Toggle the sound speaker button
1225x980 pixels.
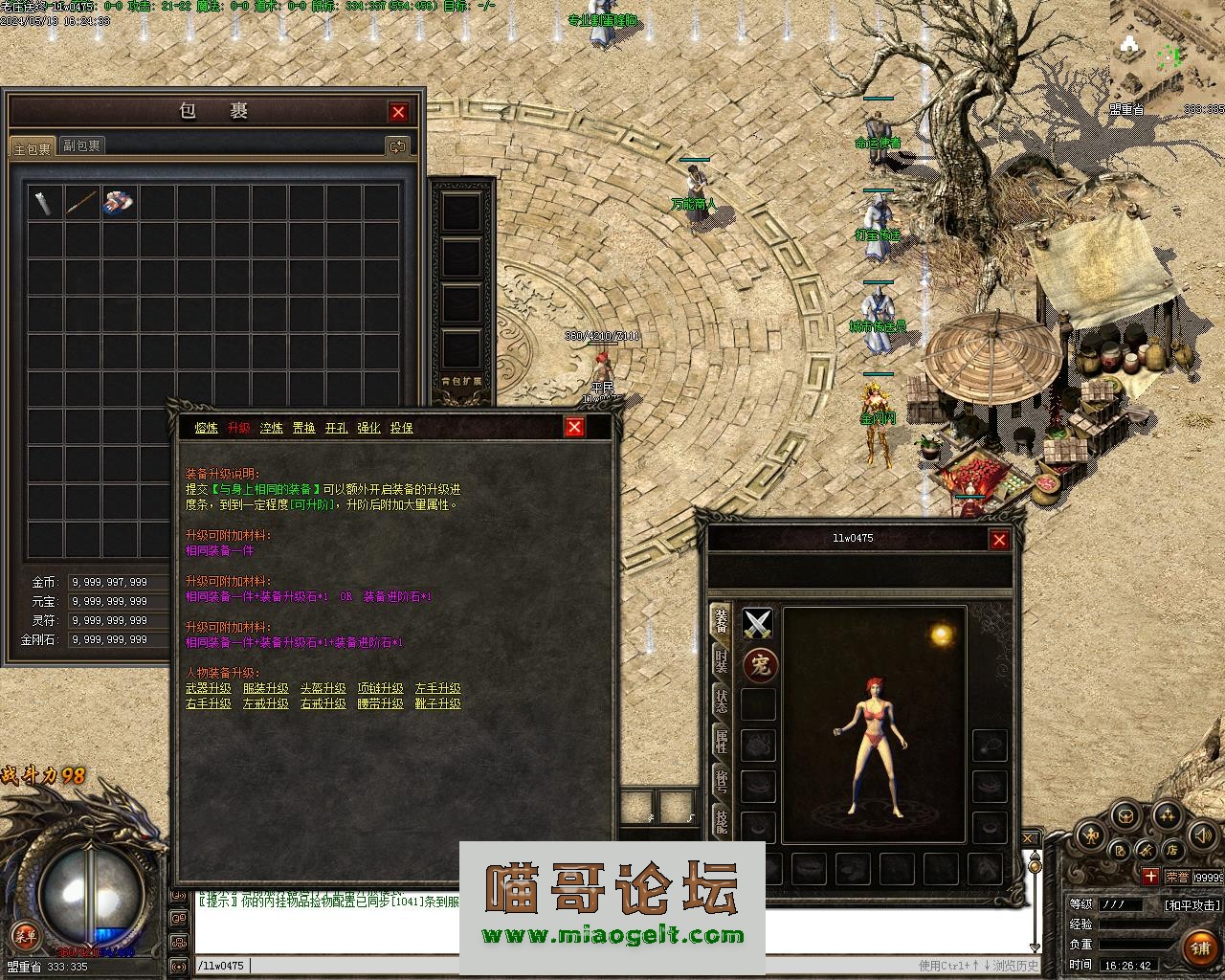click(x=1201, y=836)
